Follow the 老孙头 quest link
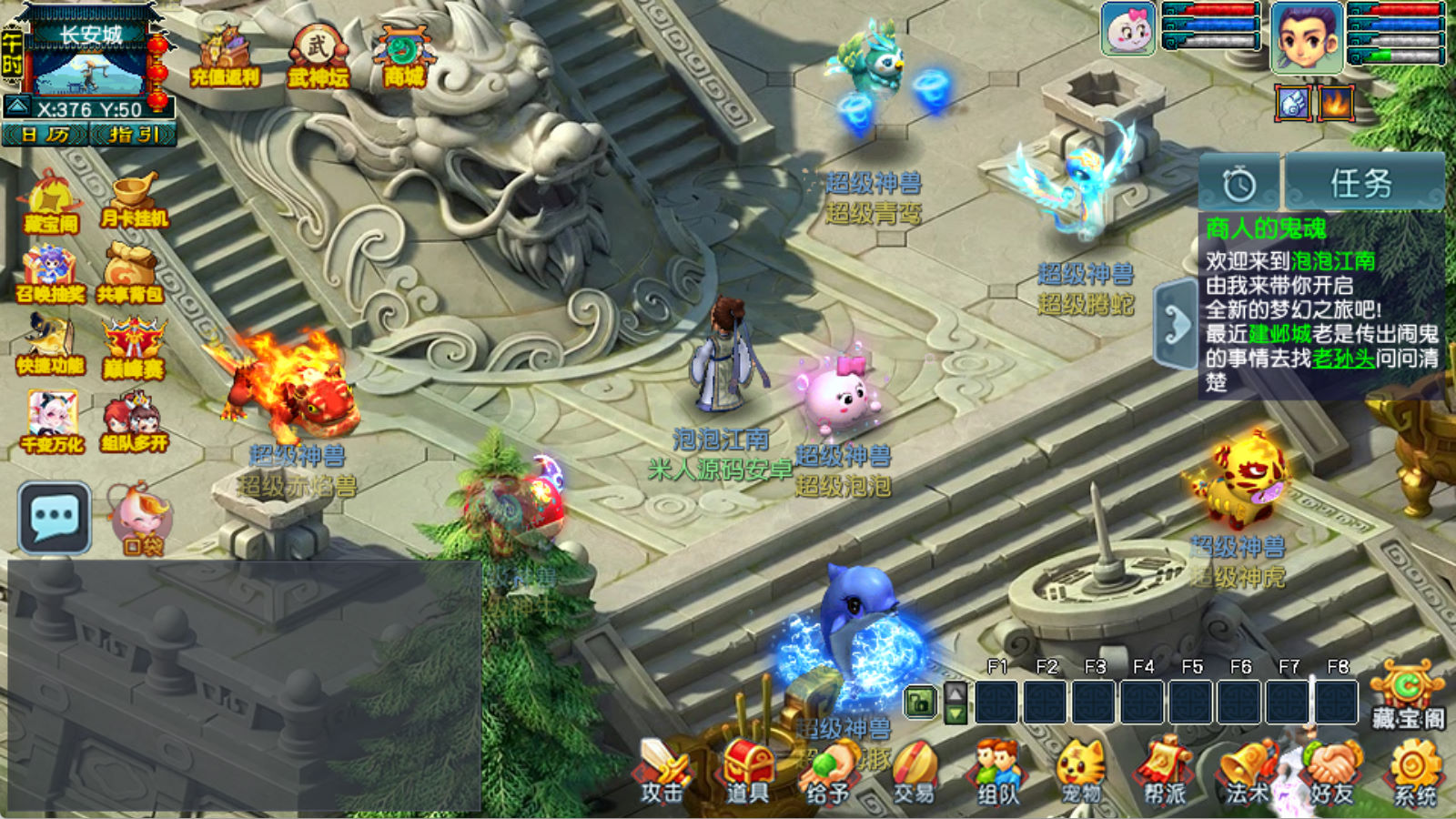 (x=1343, y=358)
